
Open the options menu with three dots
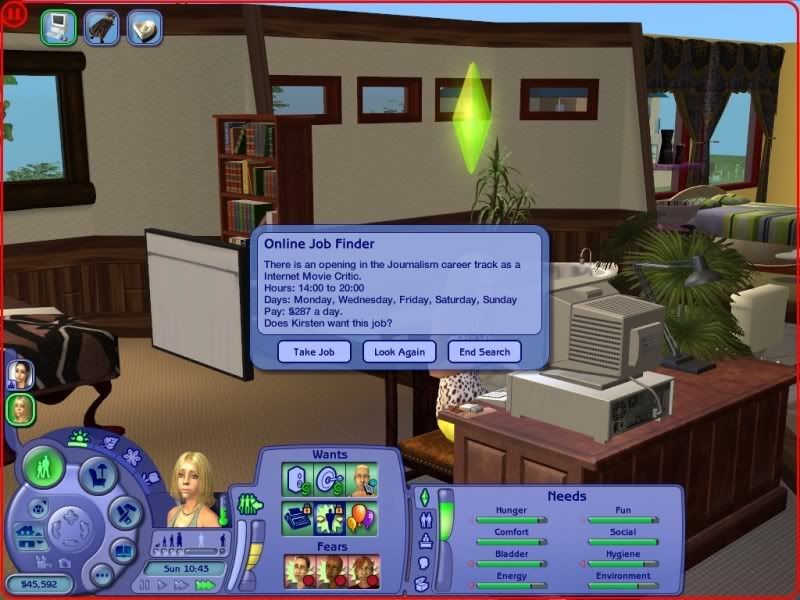point(100,575)
